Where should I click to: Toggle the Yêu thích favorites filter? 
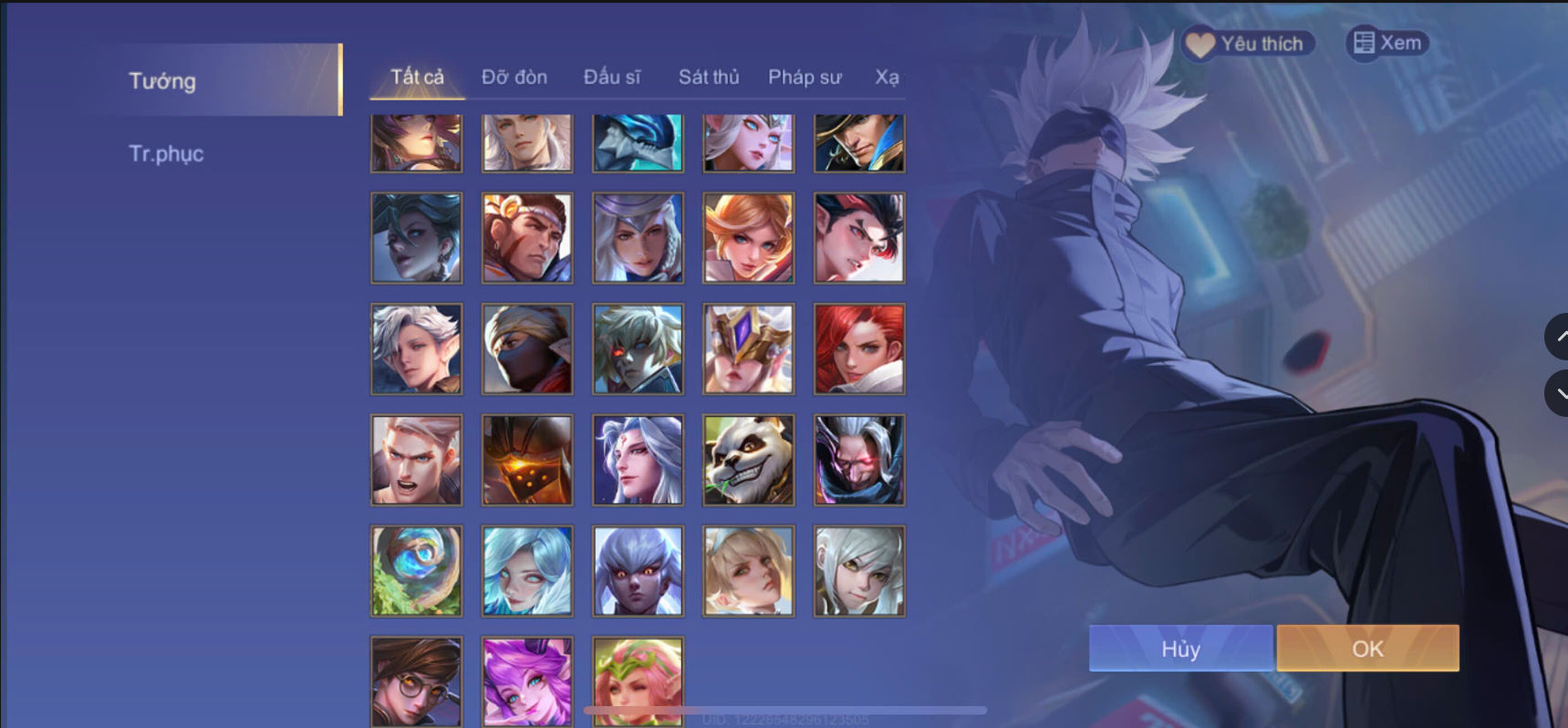[1247, 42]
